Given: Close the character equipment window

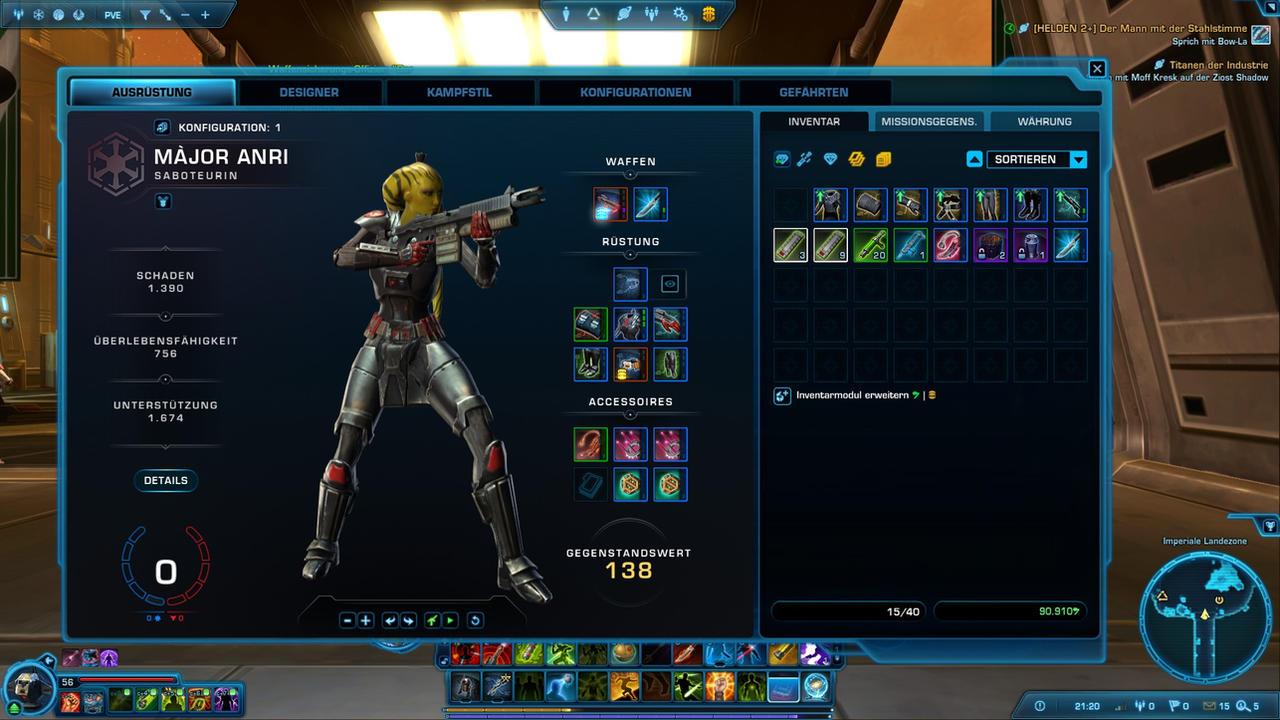Looking at the screenshot, I should tap(1097, 69).
